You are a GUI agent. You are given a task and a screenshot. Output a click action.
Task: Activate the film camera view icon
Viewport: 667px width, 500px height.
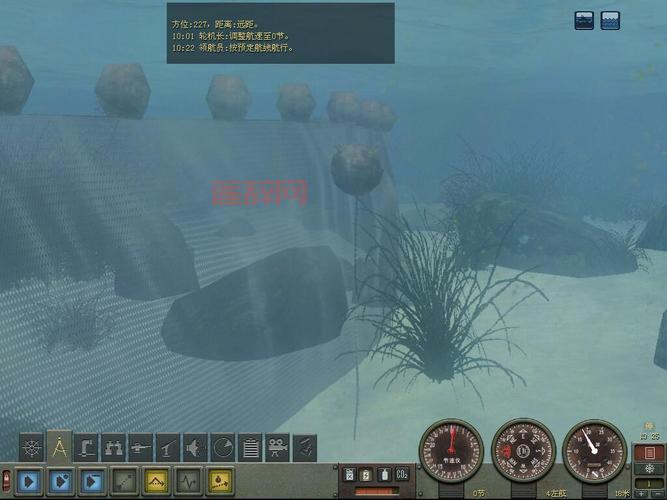pyautogui.click(x=278, y=447)
